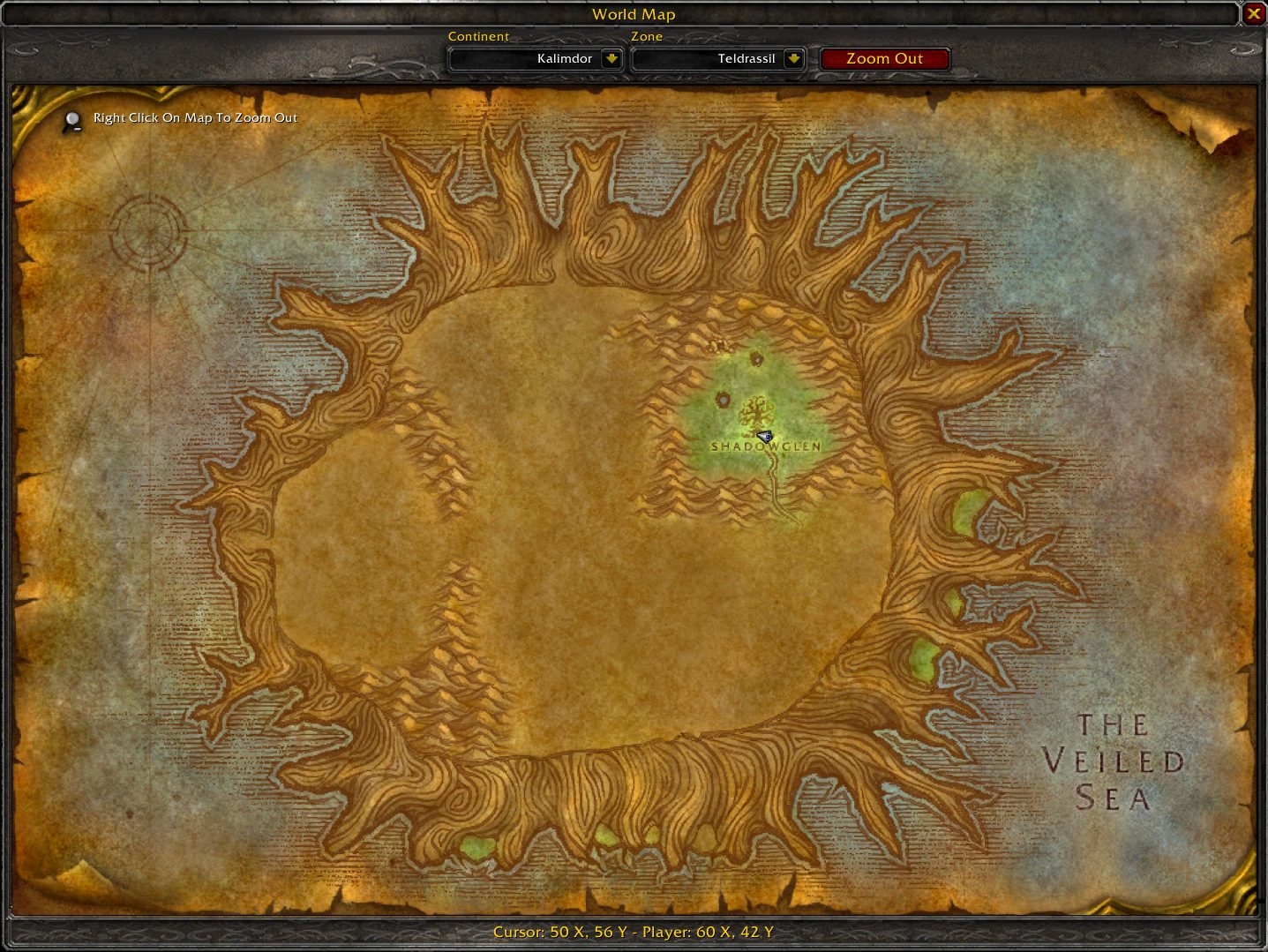Click the 'Right Click On Map To Zoom Out' text
The height and width of the screenshot is (952, 1268).
194,117
